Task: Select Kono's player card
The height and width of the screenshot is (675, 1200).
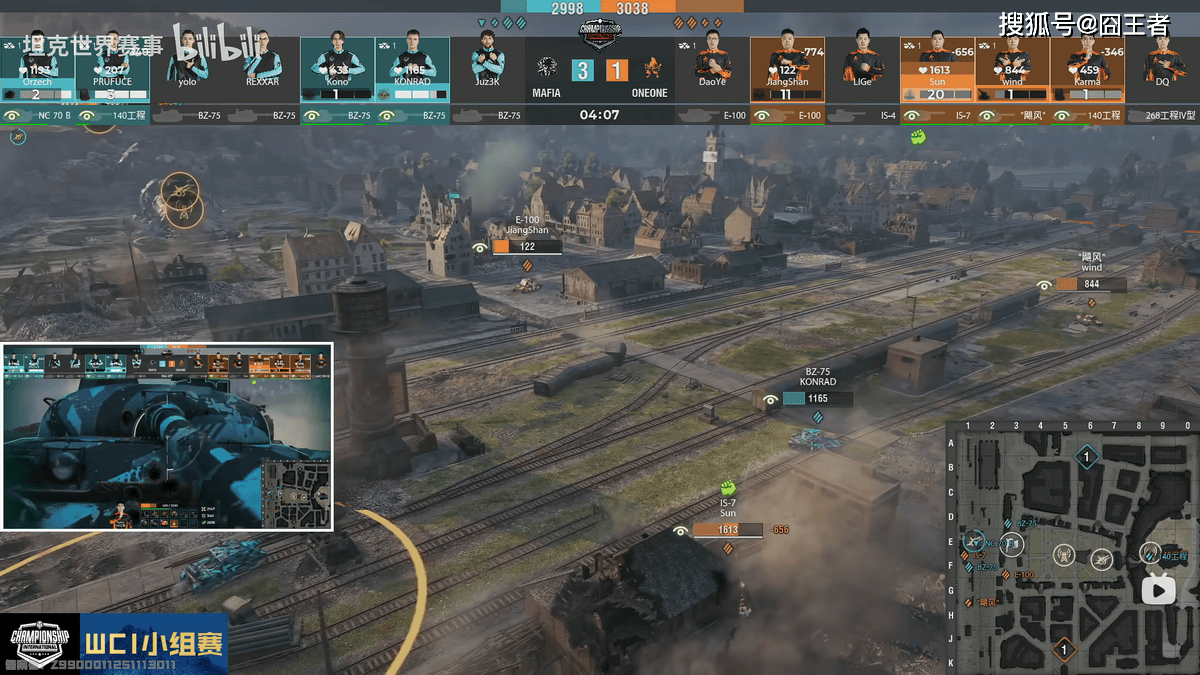Action: [337, 70]
